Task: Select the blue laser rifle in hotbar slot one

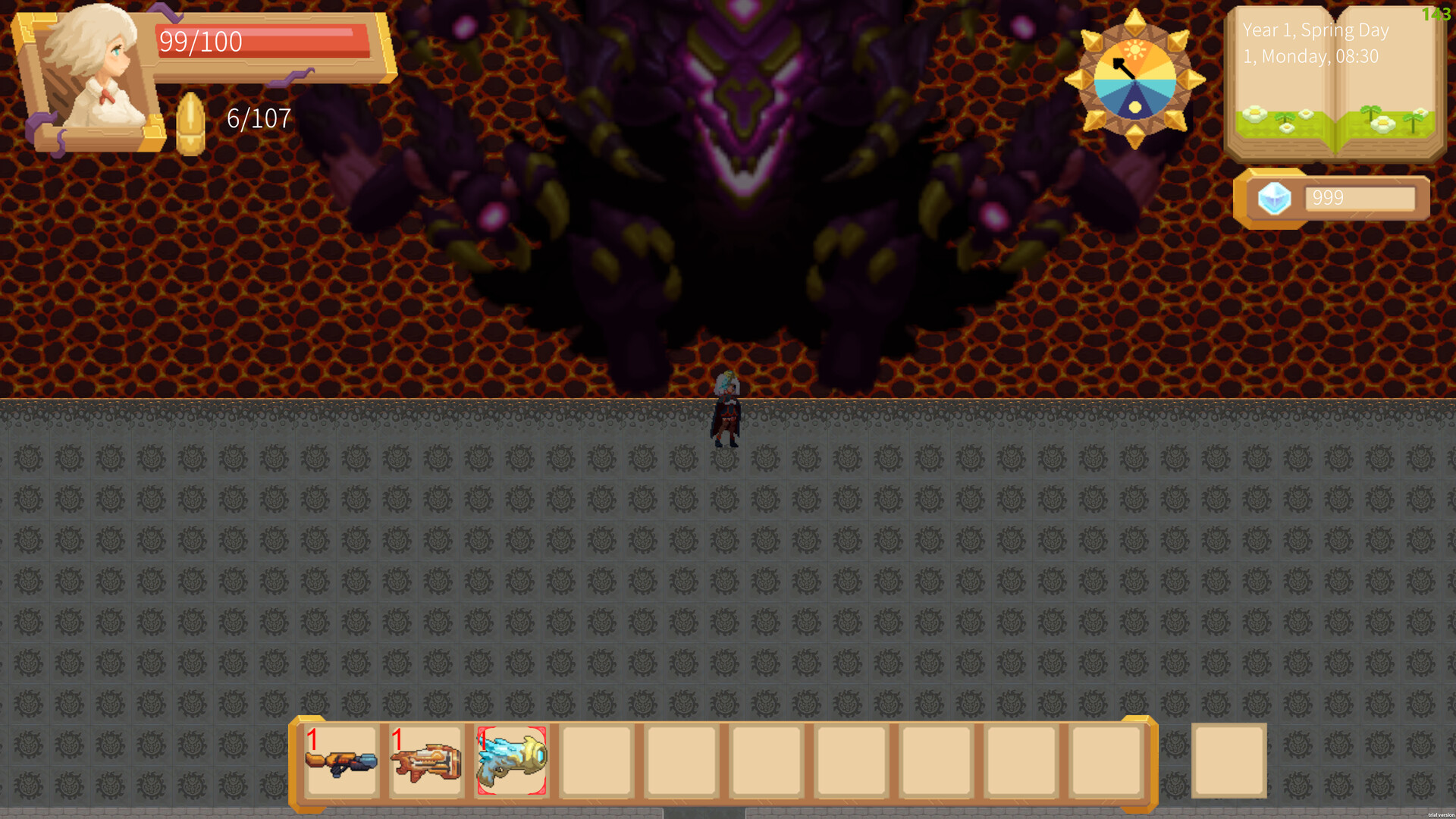Action: [343, 762]
